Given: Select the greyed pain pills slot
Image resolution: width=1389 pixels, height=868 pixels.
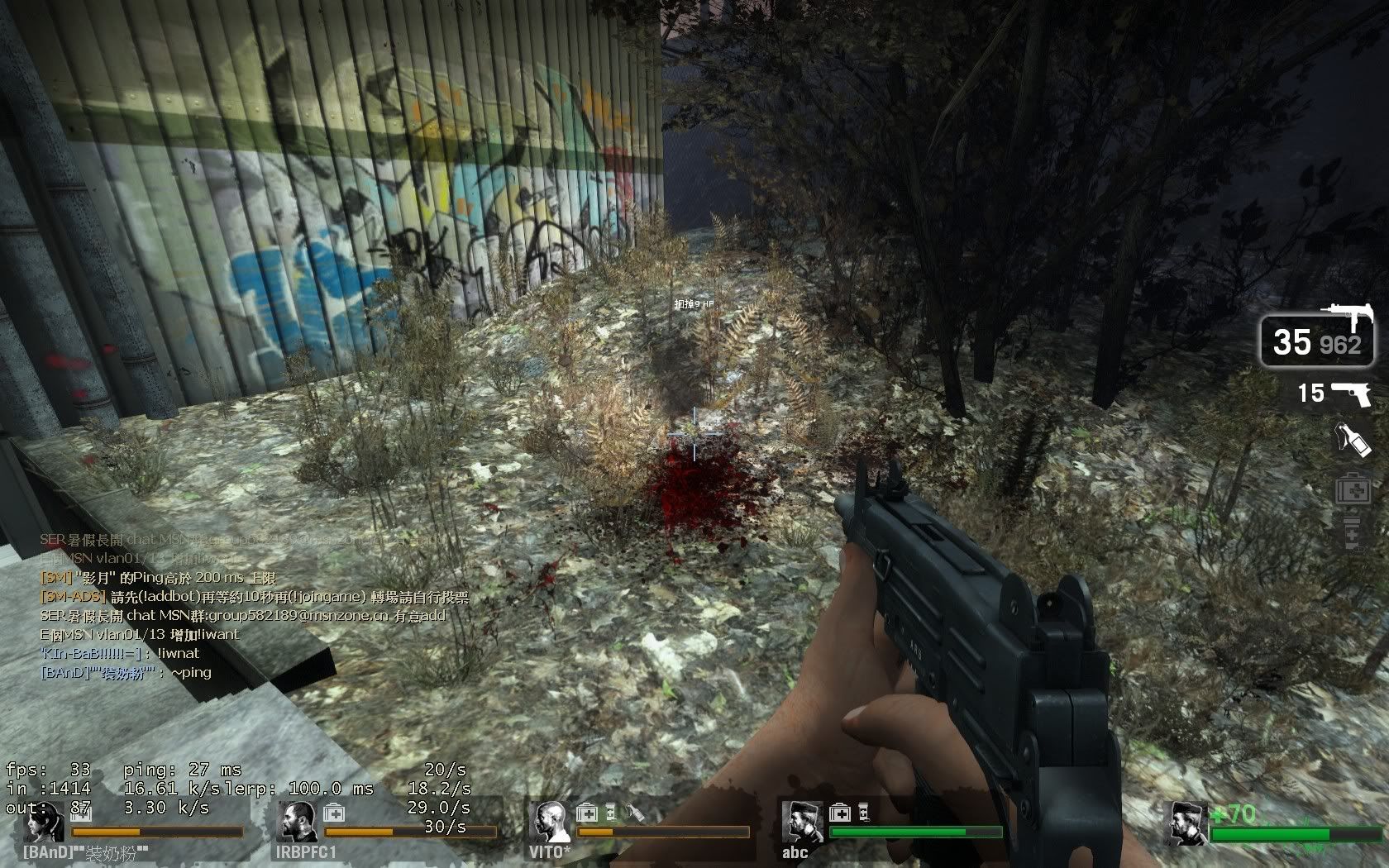Looking at the screenshot, I should coord(1353,533).
